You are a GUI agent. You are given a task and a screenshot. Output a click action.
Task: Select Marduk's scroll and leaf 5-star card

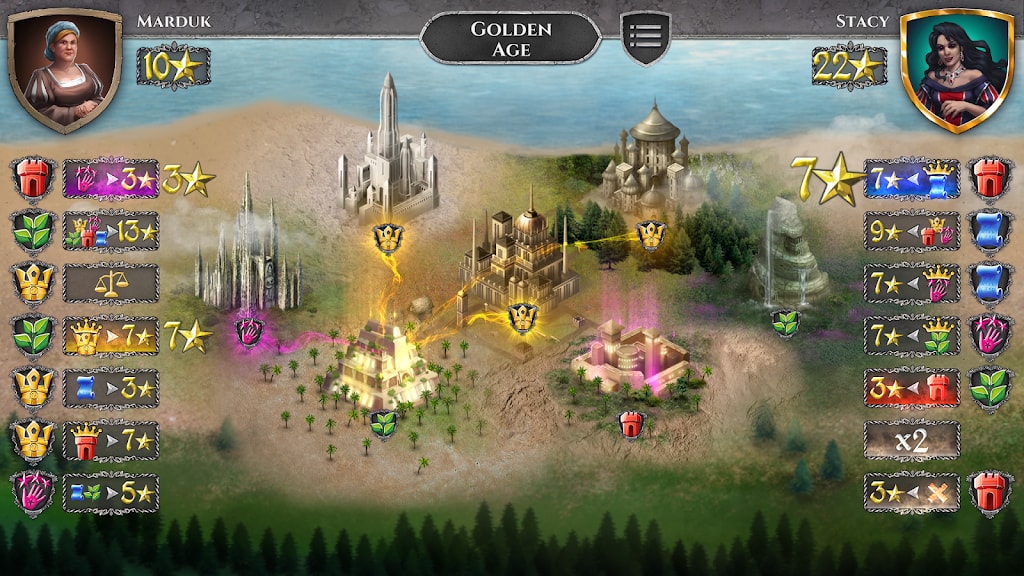point(111,493)
